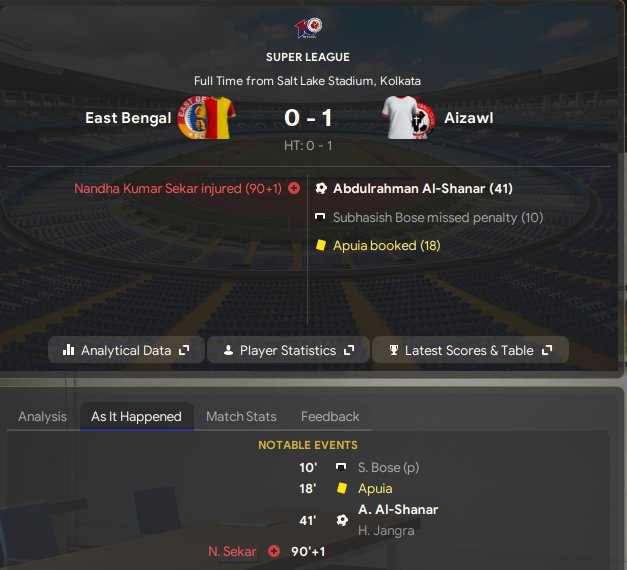Viewport: 627px width, 570px height.
Task: Select goalscorer Abdulrahman Al-Shanar in the header
Action: [422, 188]
